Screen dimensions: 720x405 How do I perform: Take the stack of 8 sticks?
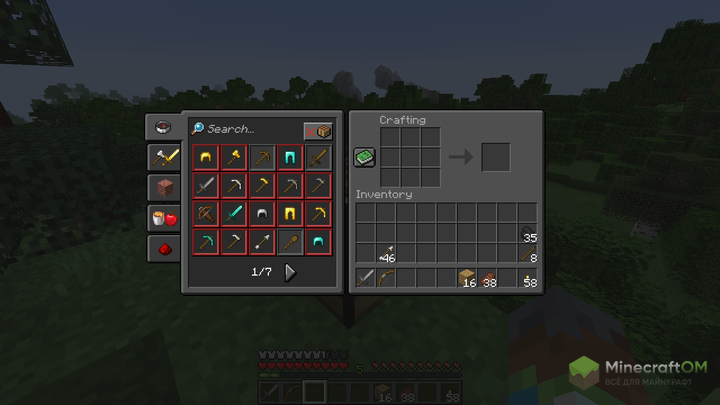click(526, 253)
